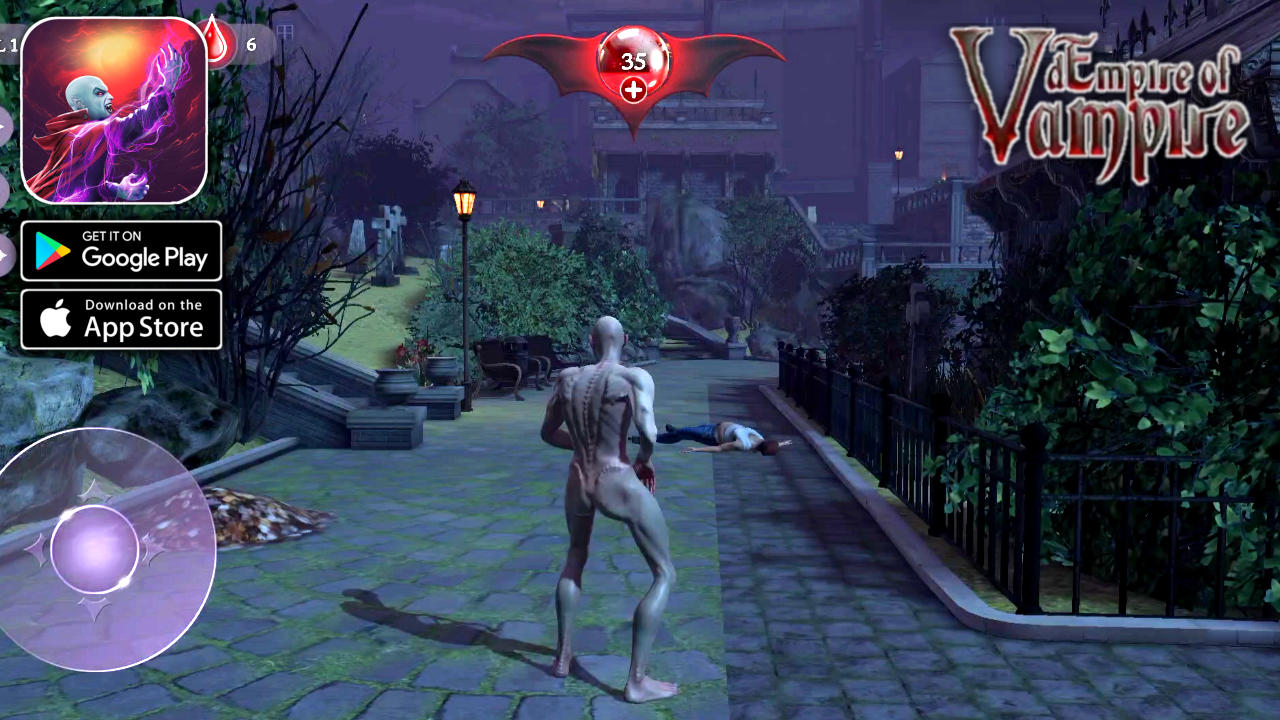
Task: Toggle the topmost faded circle on left edge
Action: (x=3, y=125)
